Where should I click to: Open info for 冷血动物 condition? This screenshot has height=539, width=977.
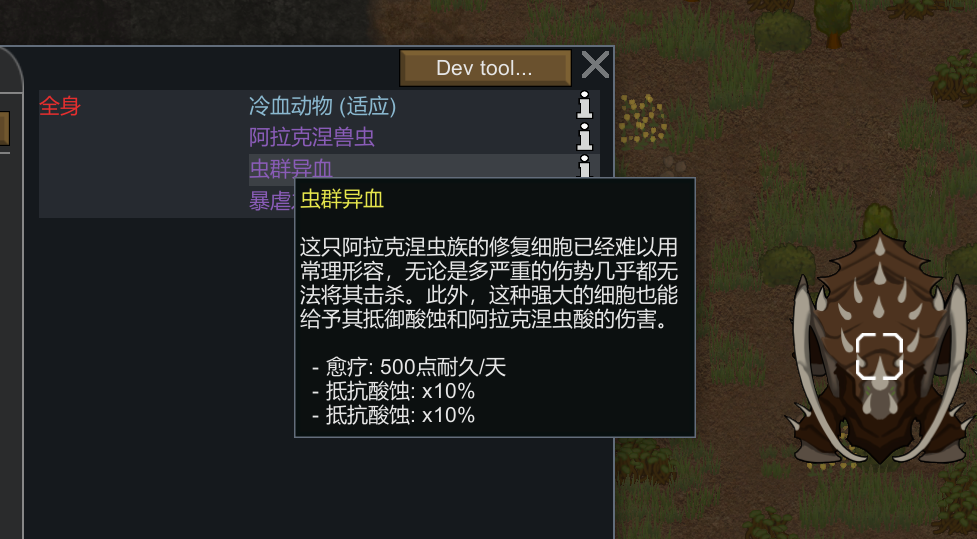click(585, 105)
